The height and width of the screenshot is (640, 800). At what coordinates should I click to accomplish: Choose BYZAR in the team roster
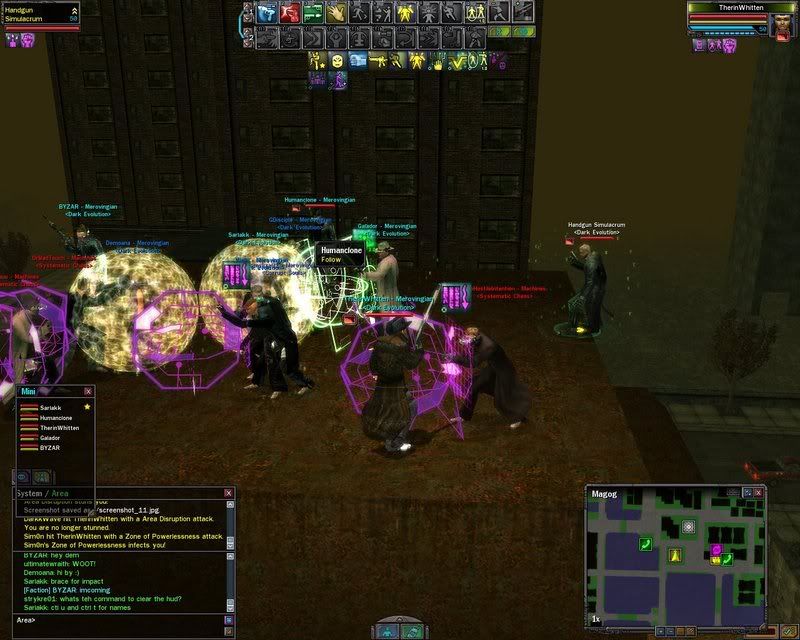coord(50,448)
